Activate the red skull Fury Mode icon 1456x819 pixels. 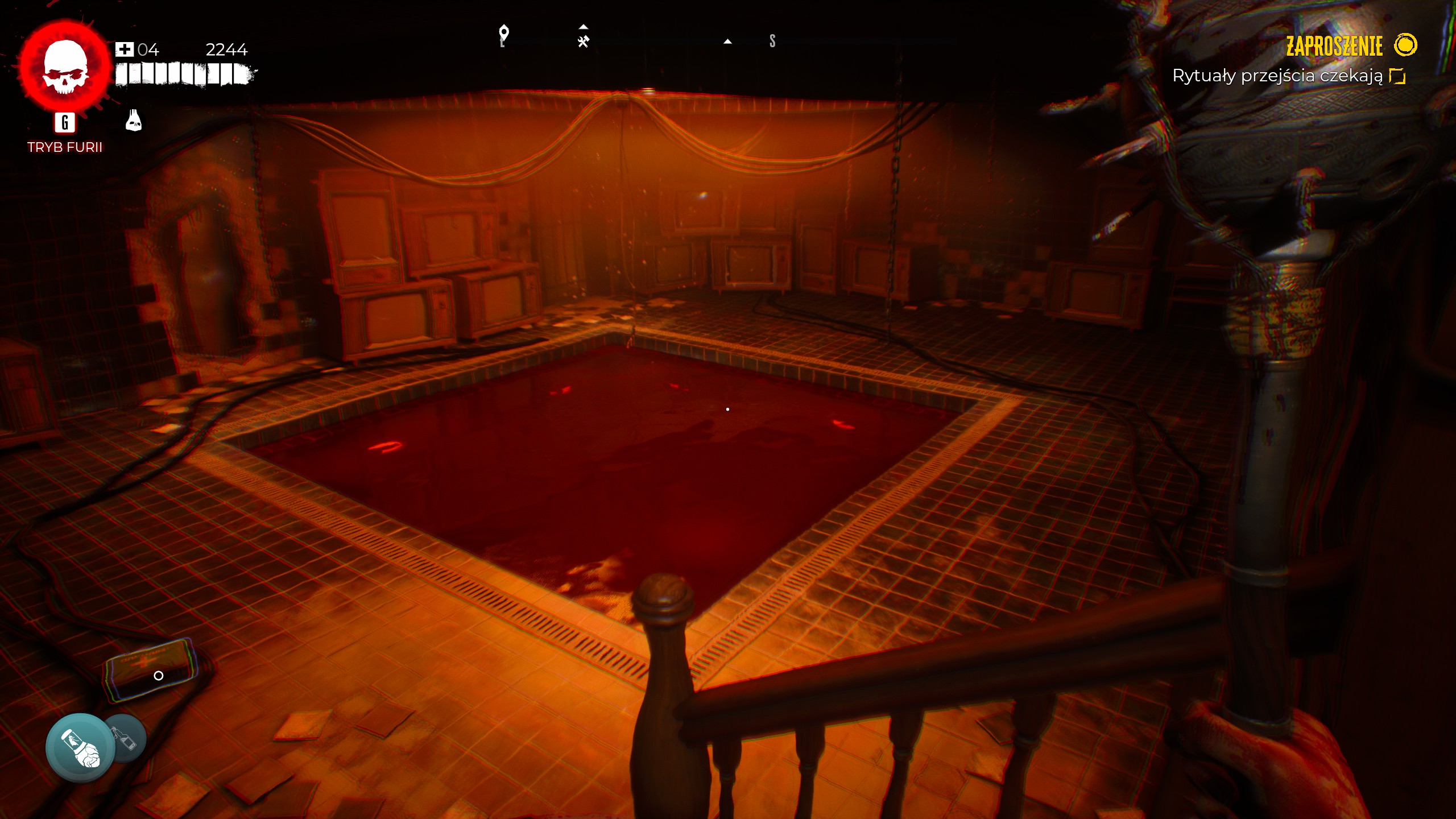[65, 67]
